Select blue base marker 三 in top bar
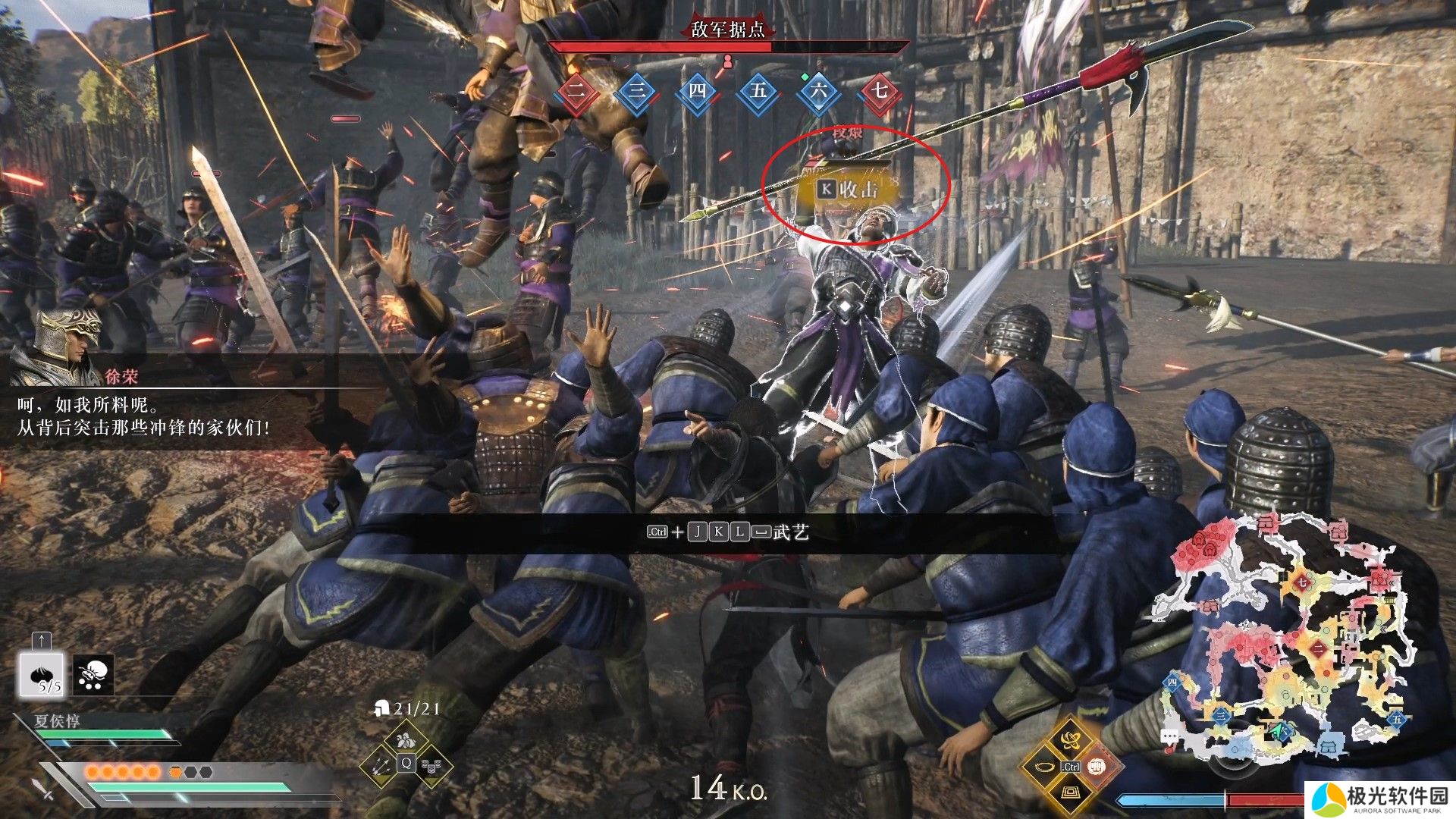The width and height of the screenshot is (1456, 819). [x=637, y=92]
